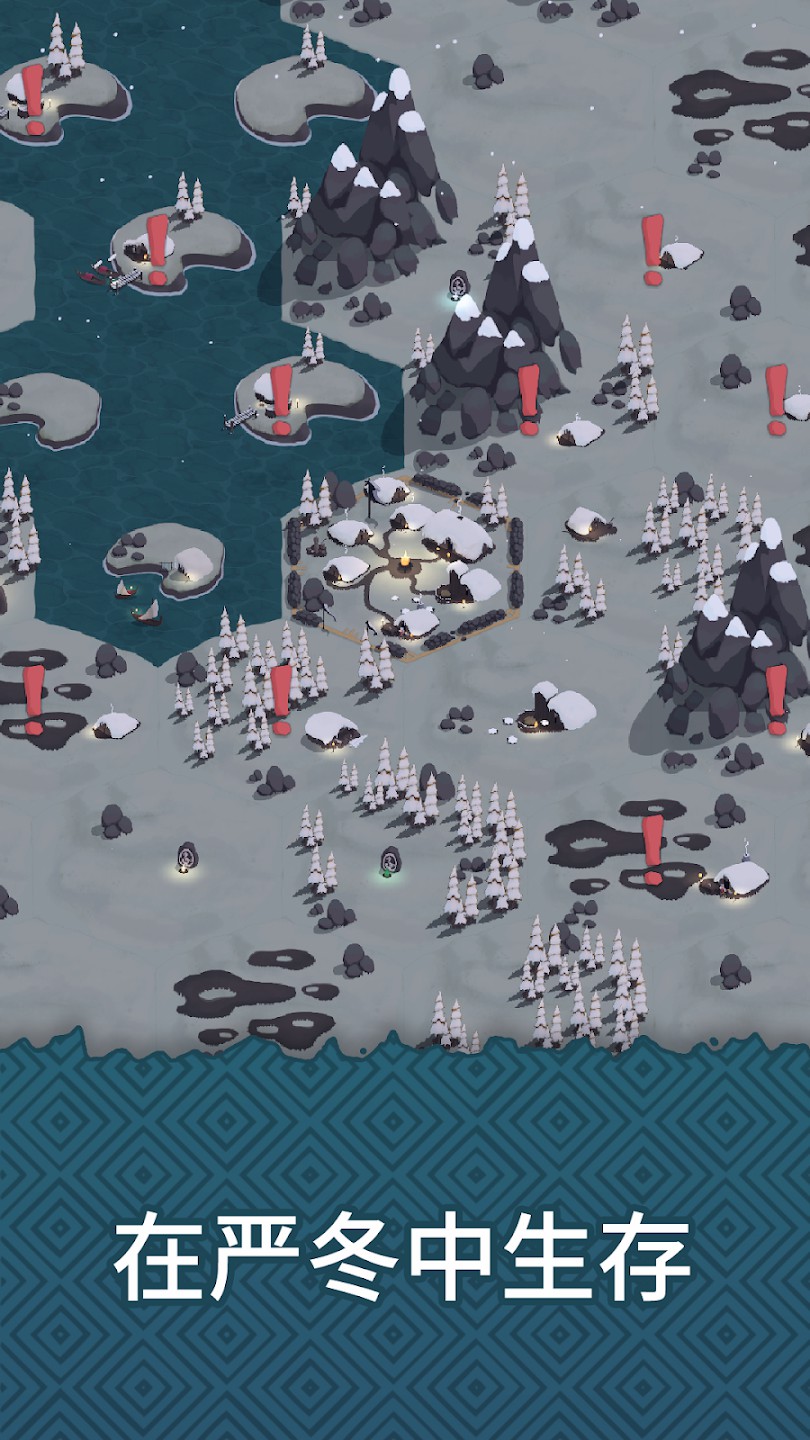Open the exclamation alert at the mountain above the village
Screen dimensions: 810x1440
[x=529, y=397]
